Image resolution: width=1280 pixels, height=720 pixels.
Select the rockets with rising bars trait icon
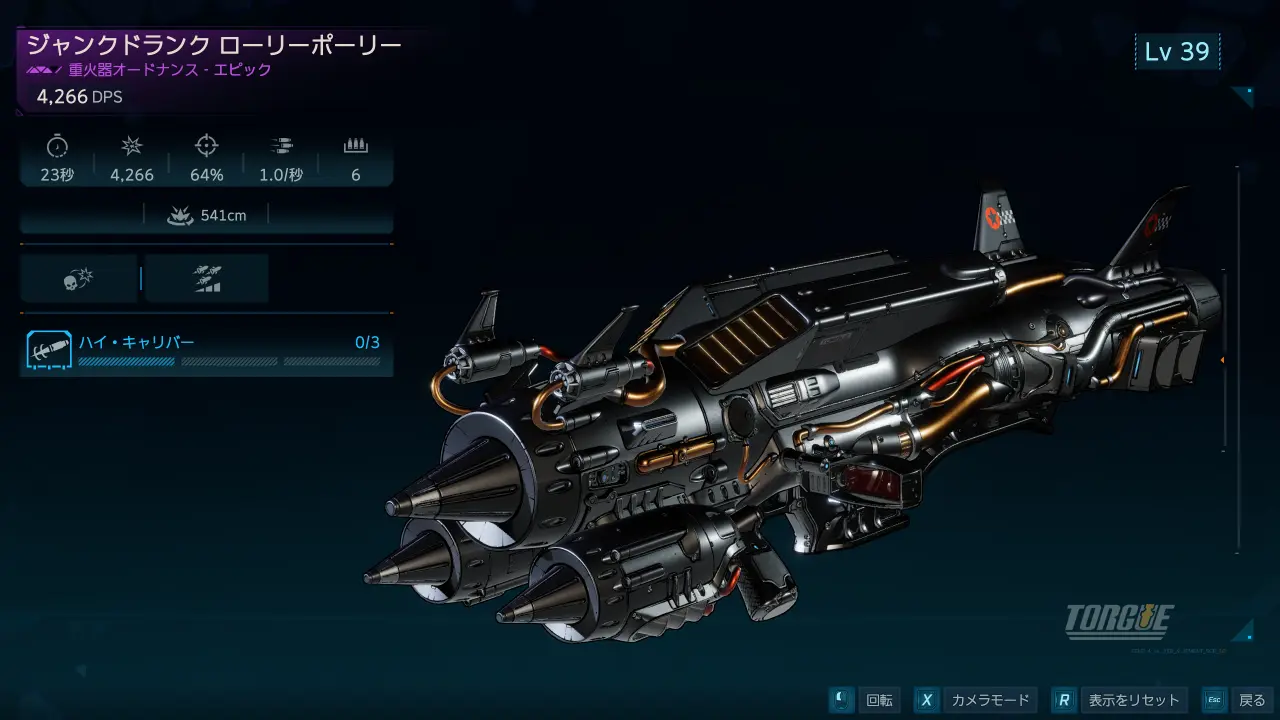[x=207, y=279]
